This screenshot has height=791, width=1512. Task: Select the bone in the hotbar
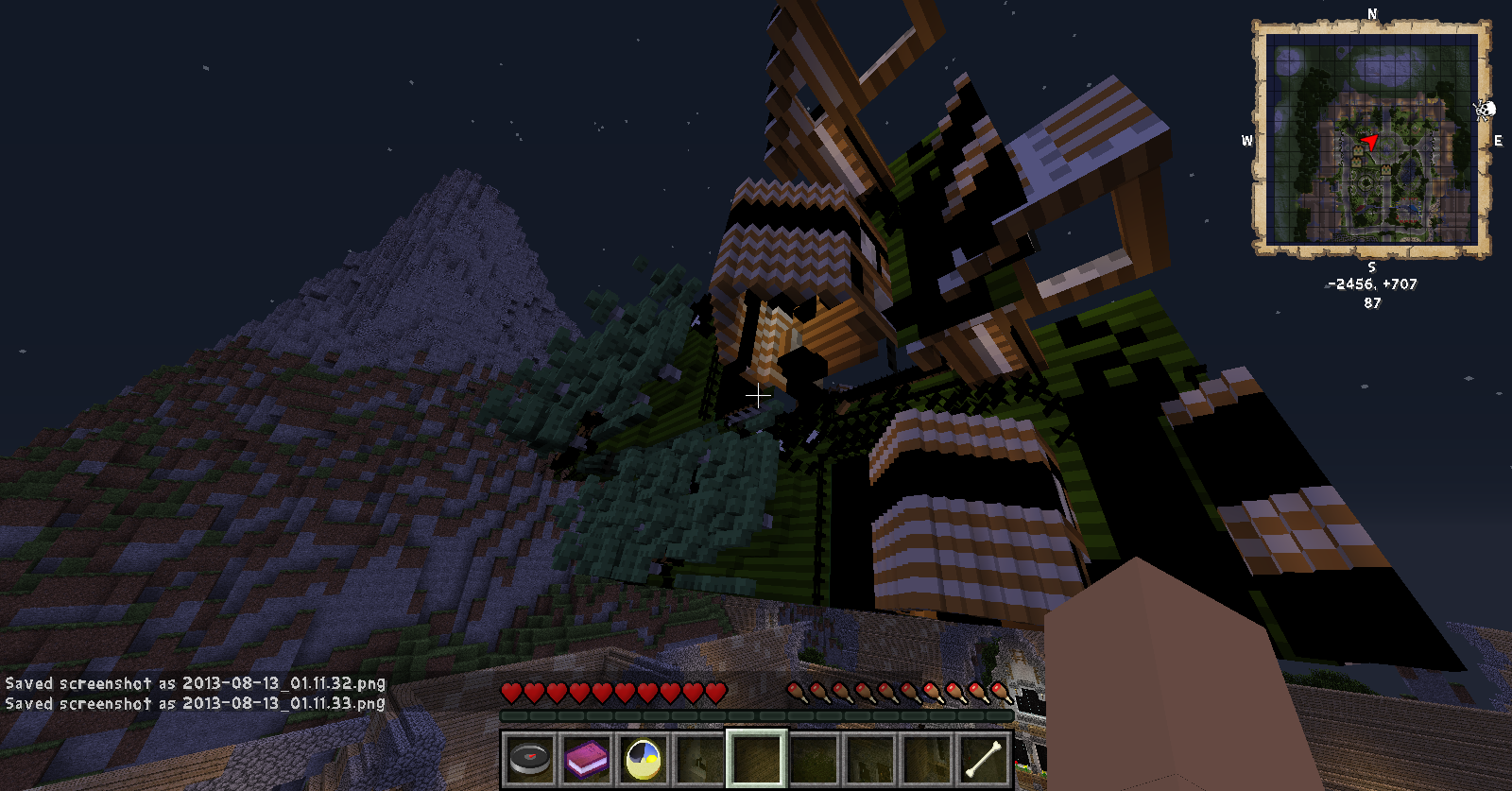point(983,758)
